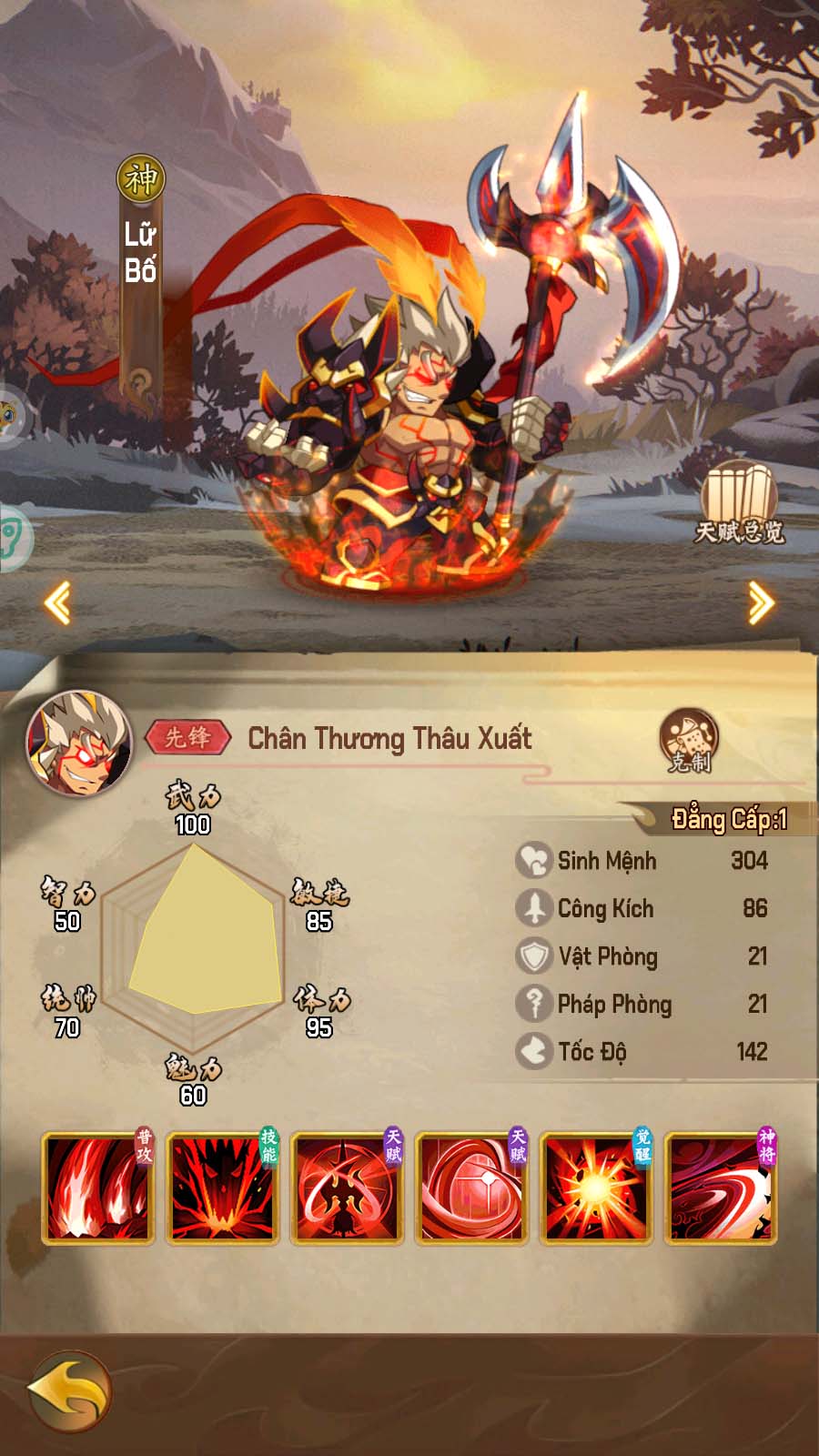This screenshot has height=1456, width=819.
Task: Go back with the golden arrow button
Action: (68, 1390)
